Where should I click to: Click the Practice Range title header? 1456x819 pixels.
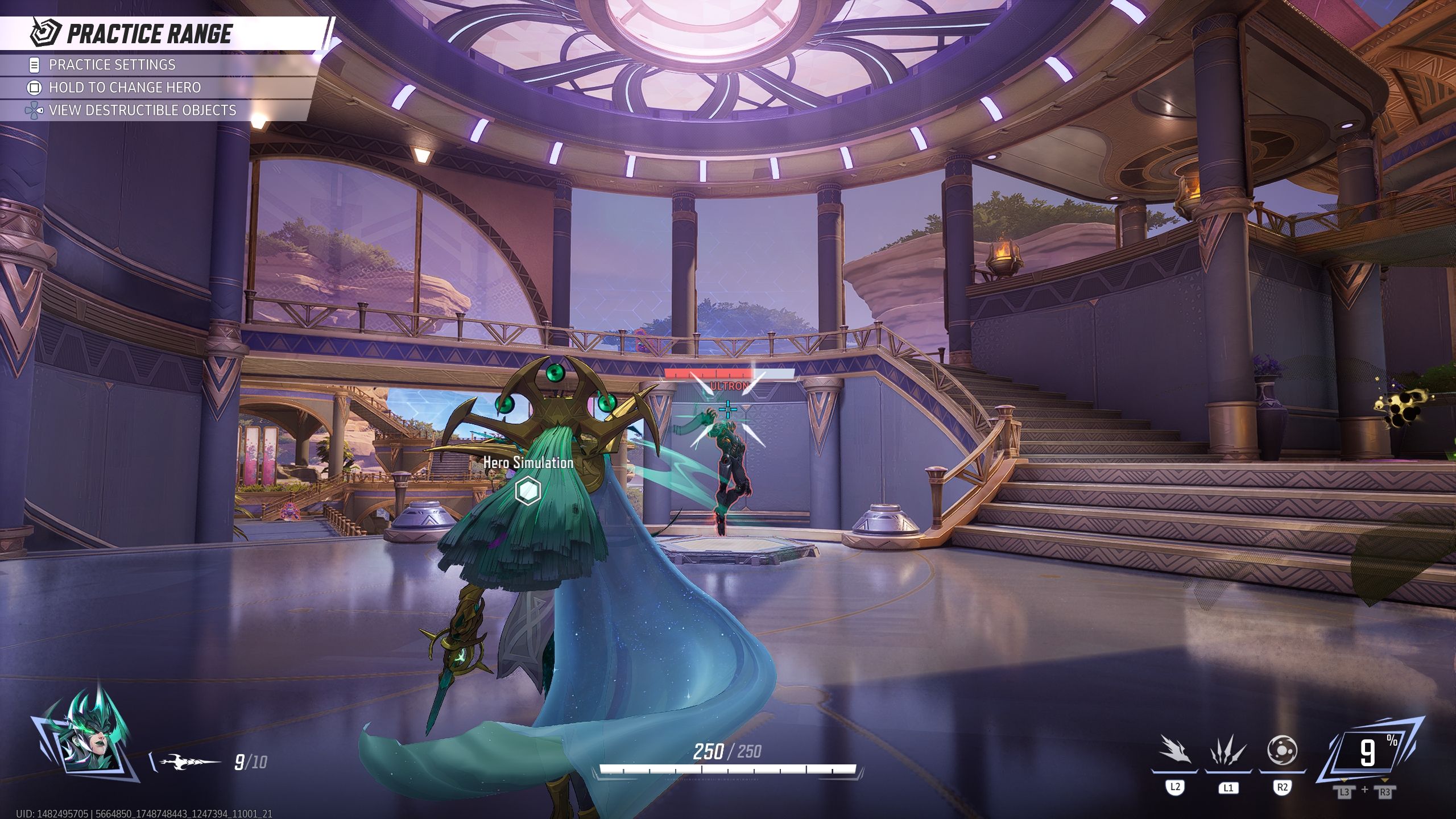[149, 34]
